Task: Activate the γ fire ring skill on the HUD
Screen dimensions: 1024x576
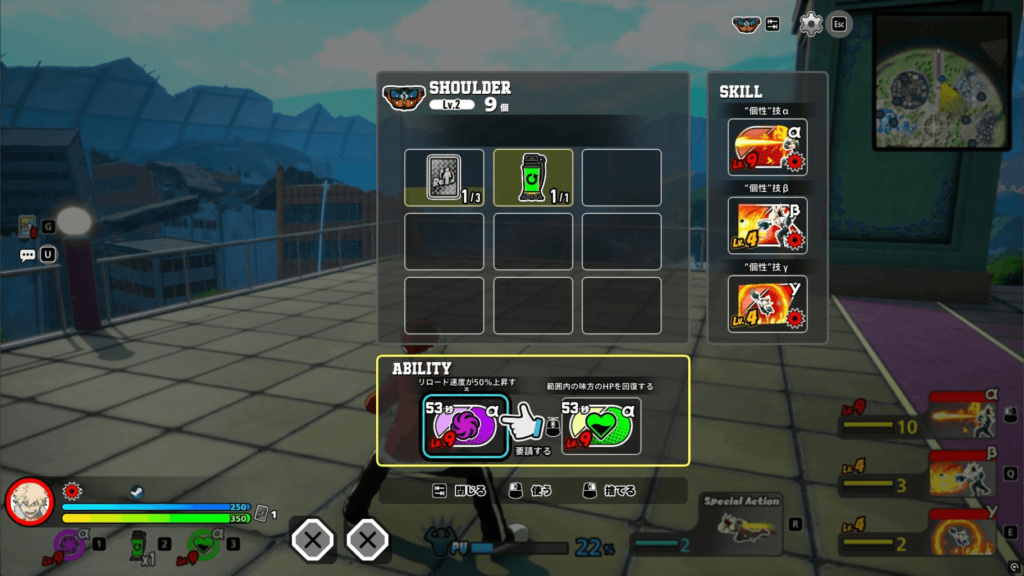Action: click(963, 531)
